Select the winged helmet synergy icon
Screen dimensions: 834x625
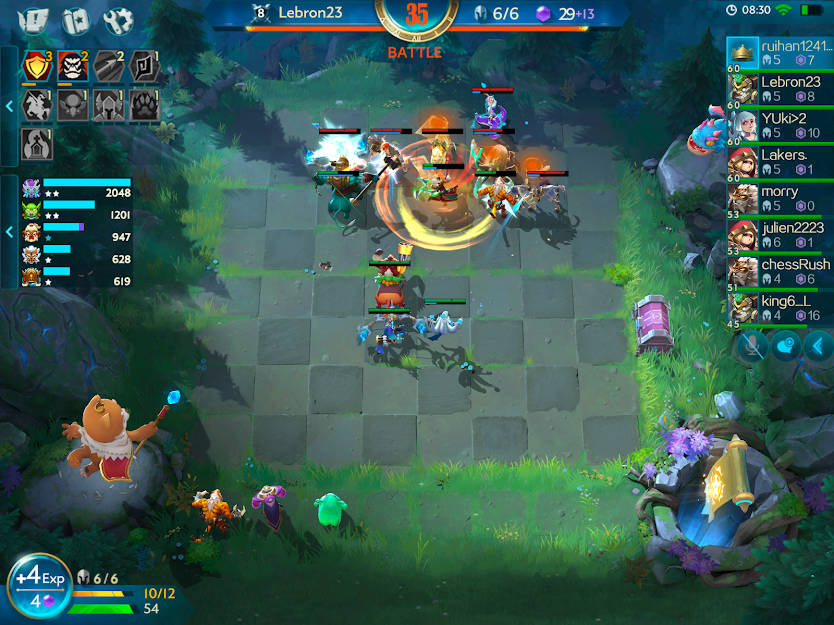(108, 105)
